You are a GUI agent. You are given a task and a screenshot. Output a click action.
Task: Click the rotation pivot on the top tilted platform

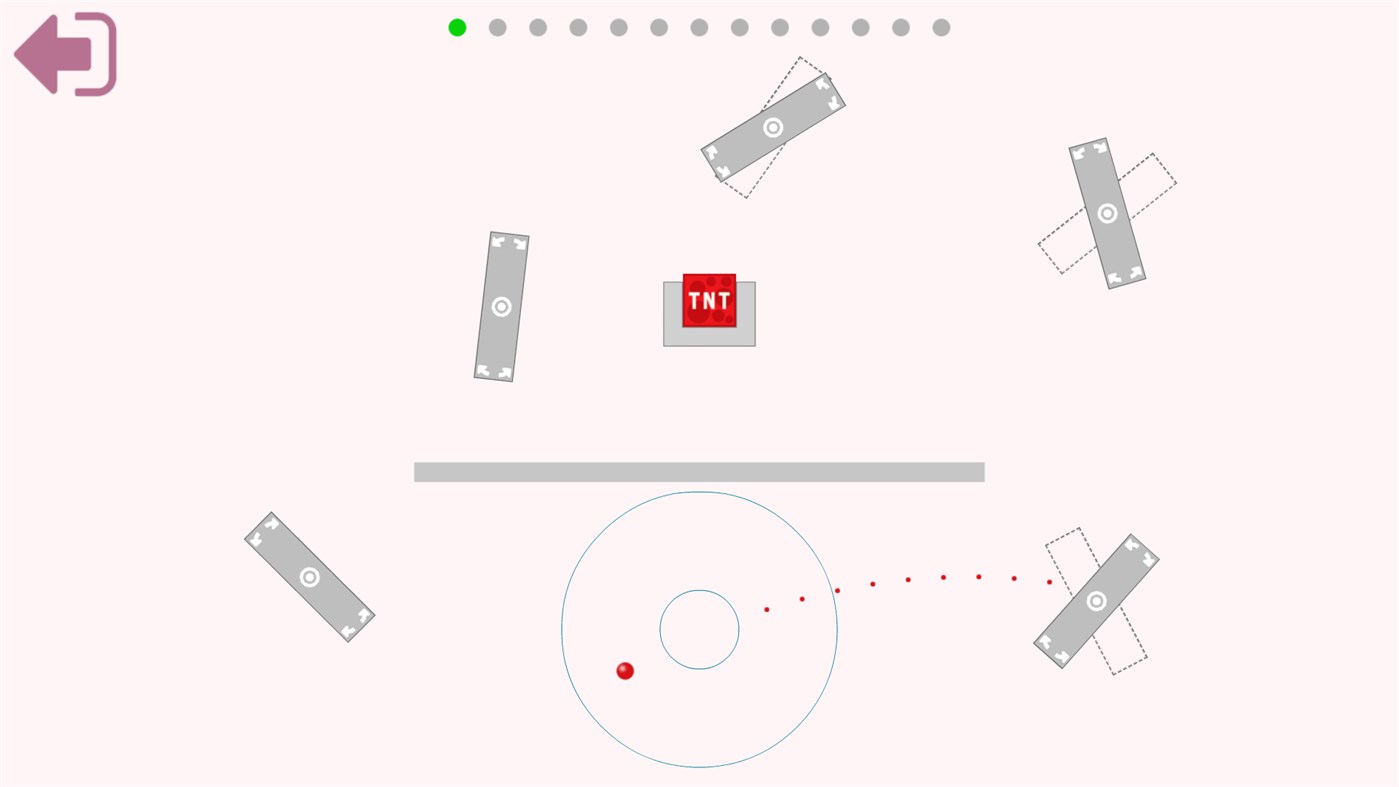[x=772, y=126]
